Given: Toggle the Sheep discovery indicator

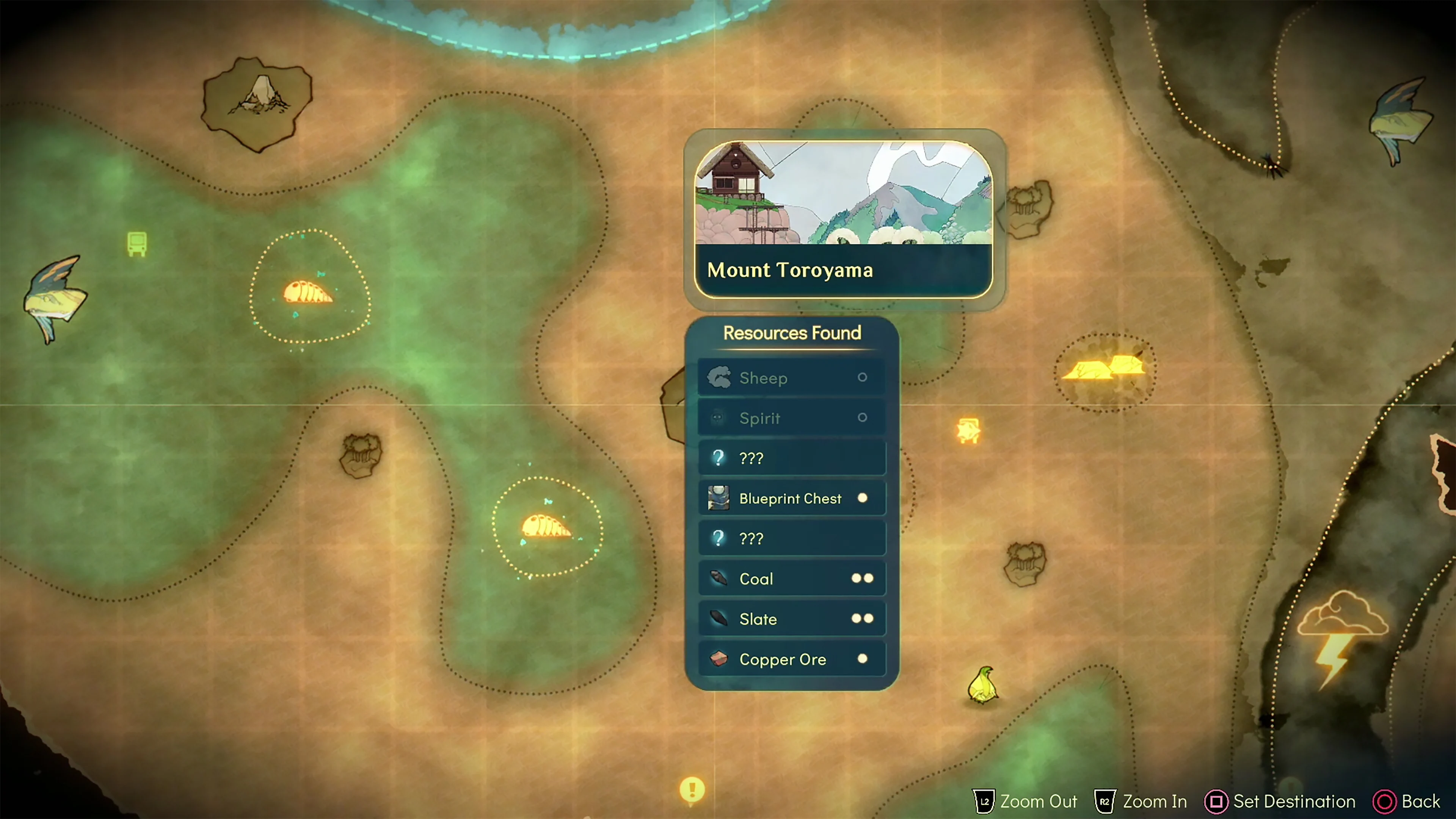Looking at the screenshot, I should point(863,378).
